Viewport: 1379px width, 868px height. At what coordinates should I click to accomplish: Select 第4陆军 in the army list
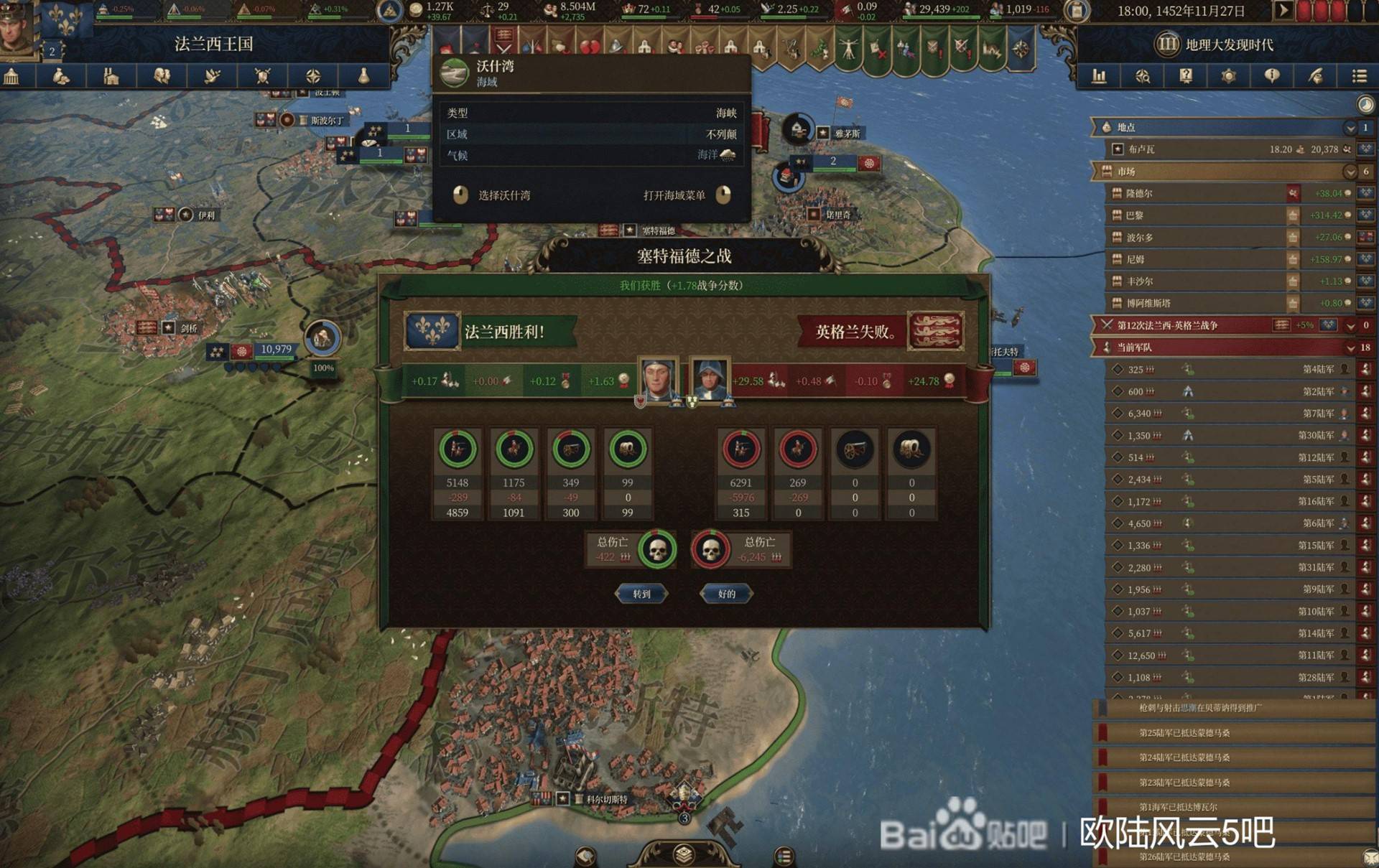(x=1228, y=370)
